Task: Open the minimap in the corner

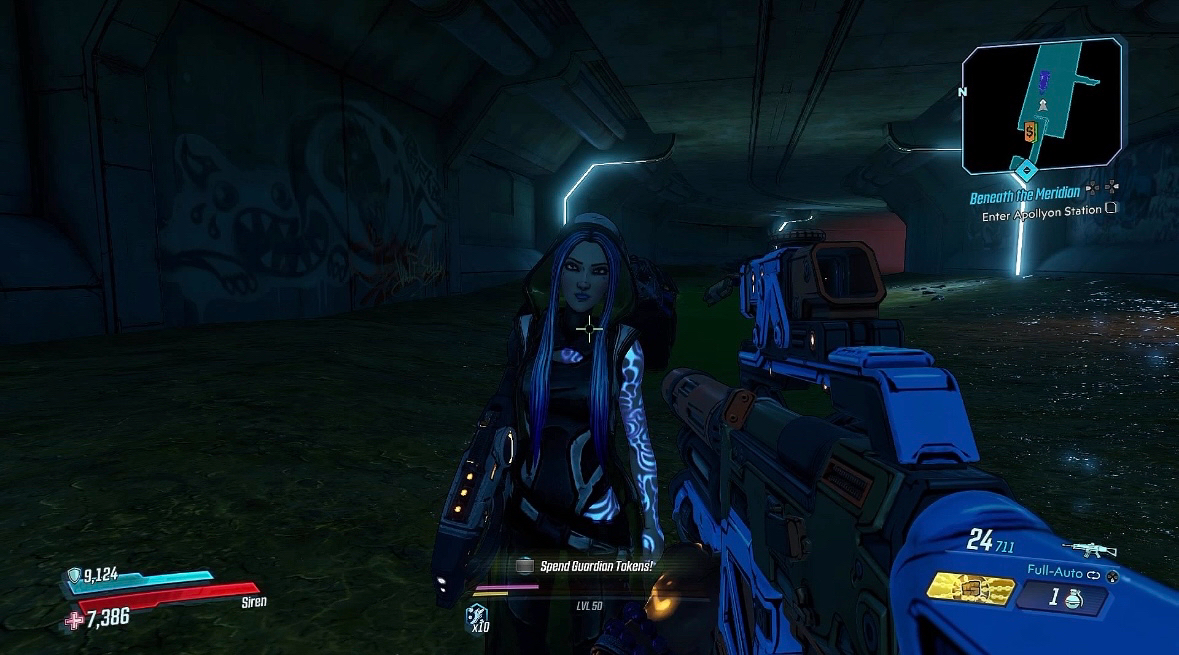Action: click(x=1041, y=106)
